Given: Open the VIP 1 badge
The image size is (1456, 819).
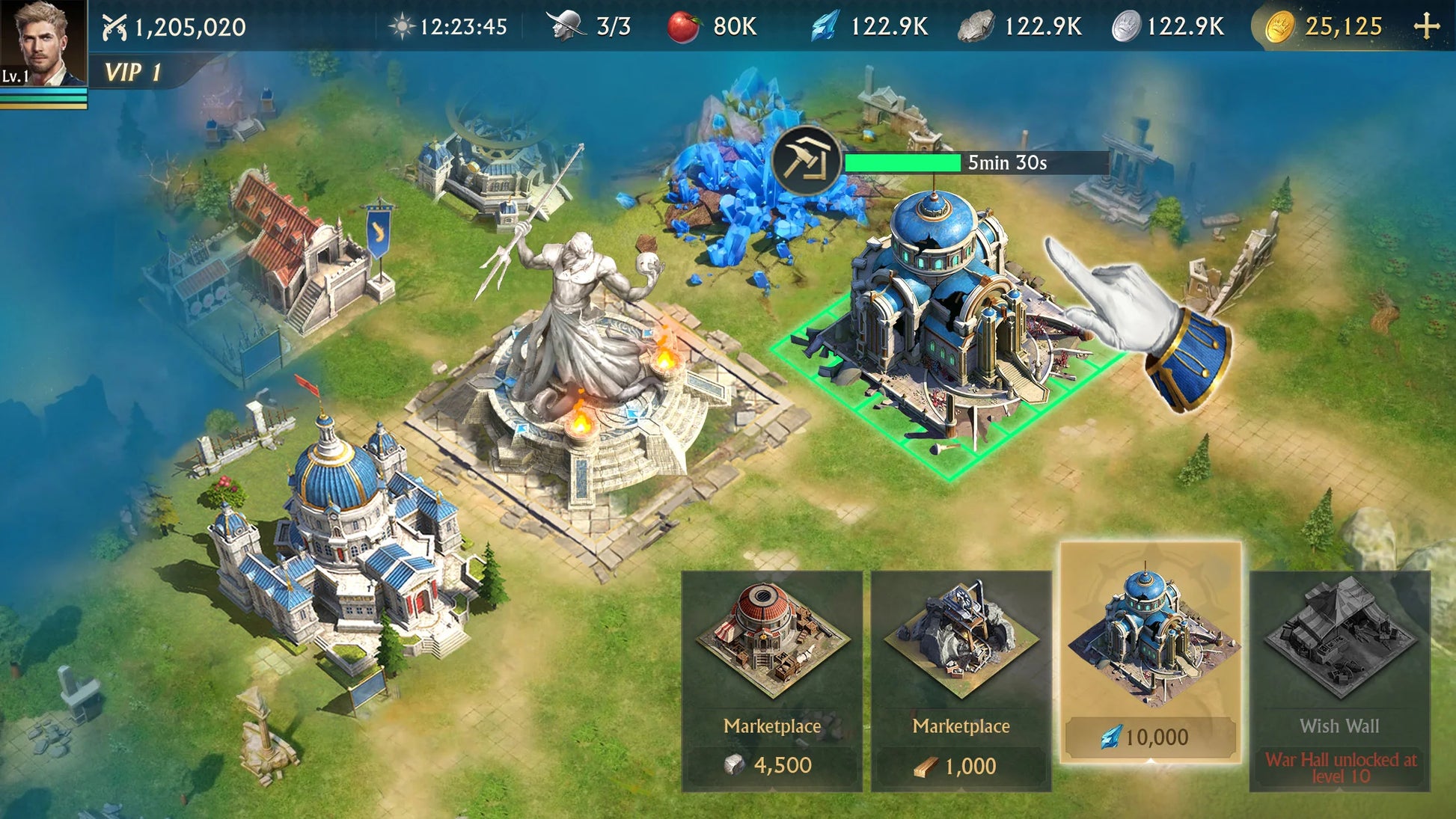Looking at the screenshot, I should point(133,73).
